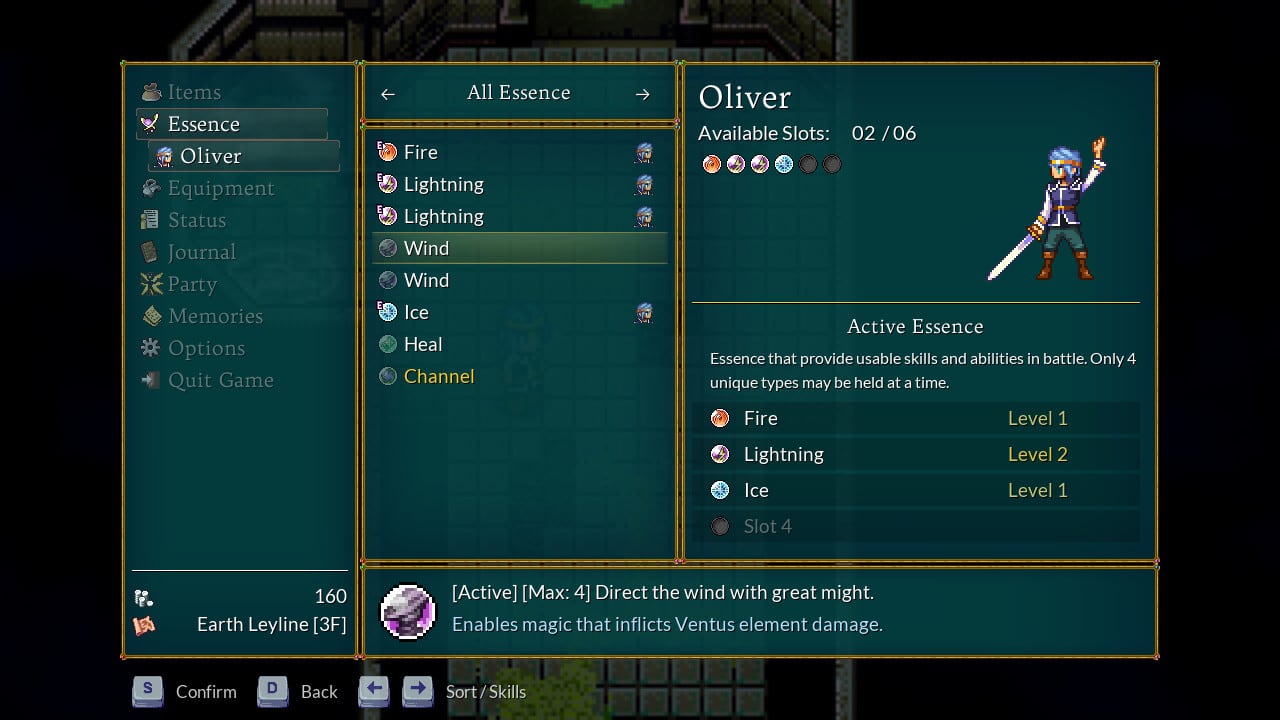Click the right arrow beside All Essence
Image resolution: width=1280 pixels, height=720 pixels.
pos(643,94)
